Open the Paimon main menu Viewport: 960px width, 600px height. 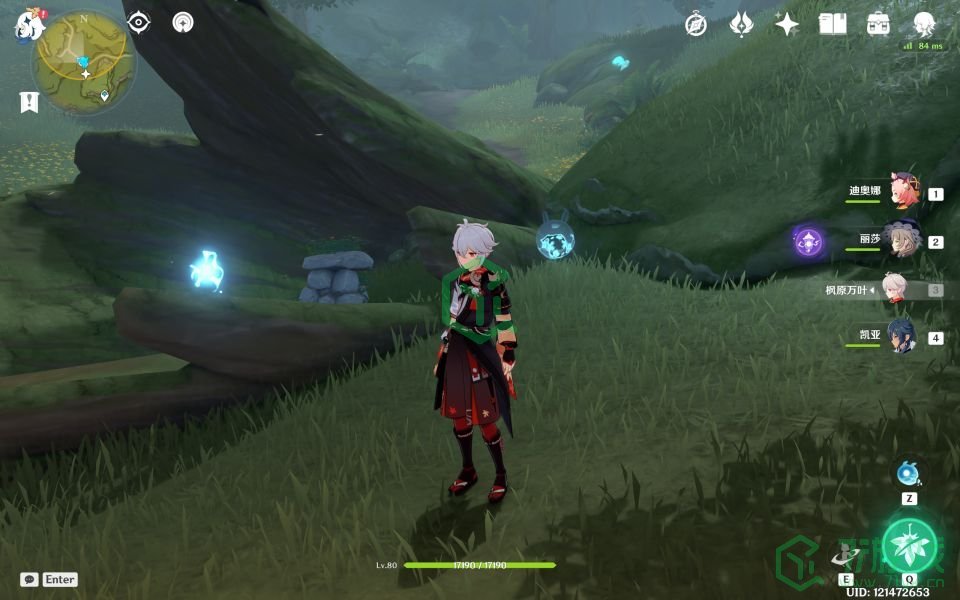pyautogui.click(x=27, y=24)
